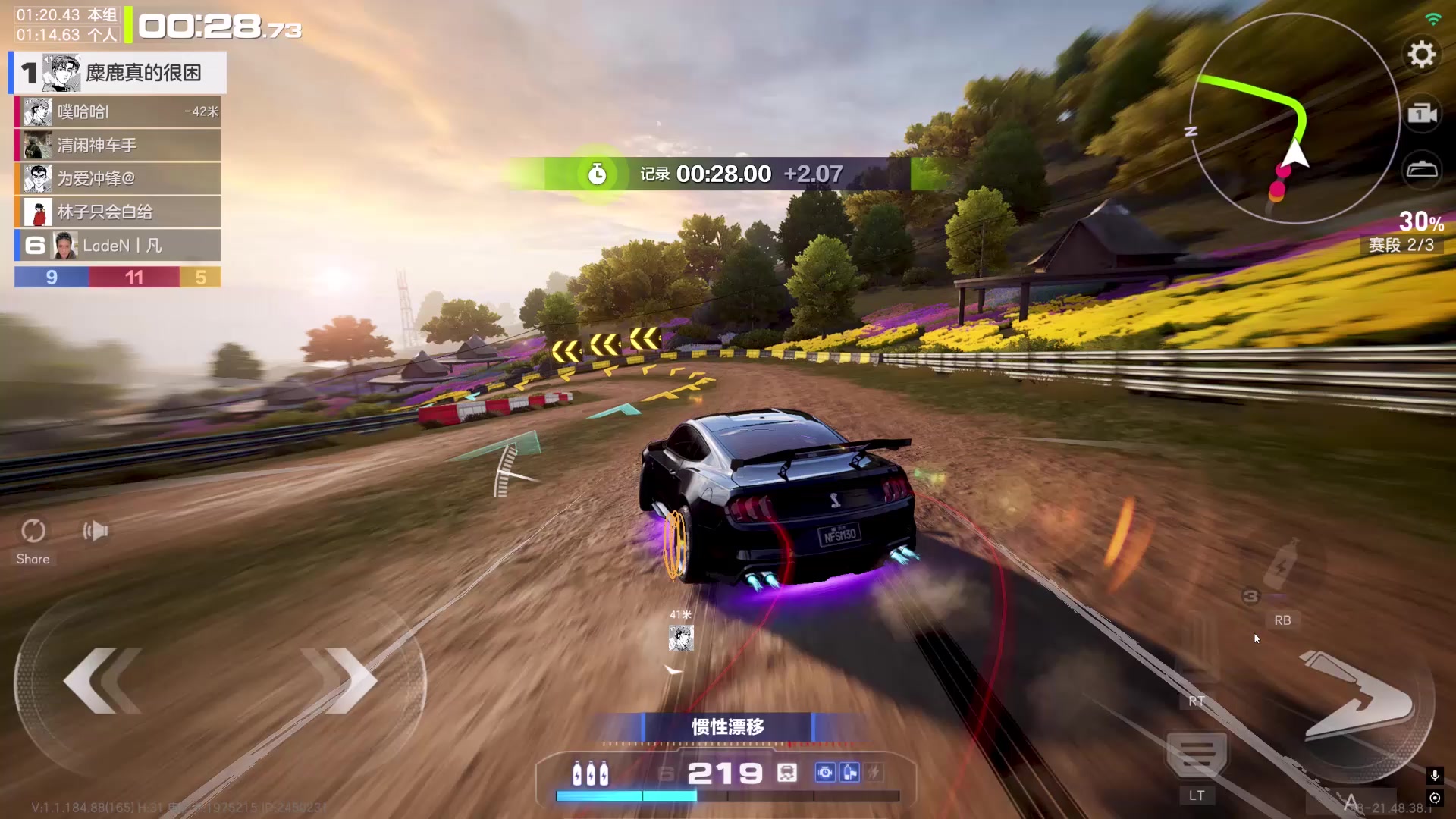The width and height of the screenshot is (1456, 819).
Task: Click the circular track minimap
Action: click(1294, 118)
